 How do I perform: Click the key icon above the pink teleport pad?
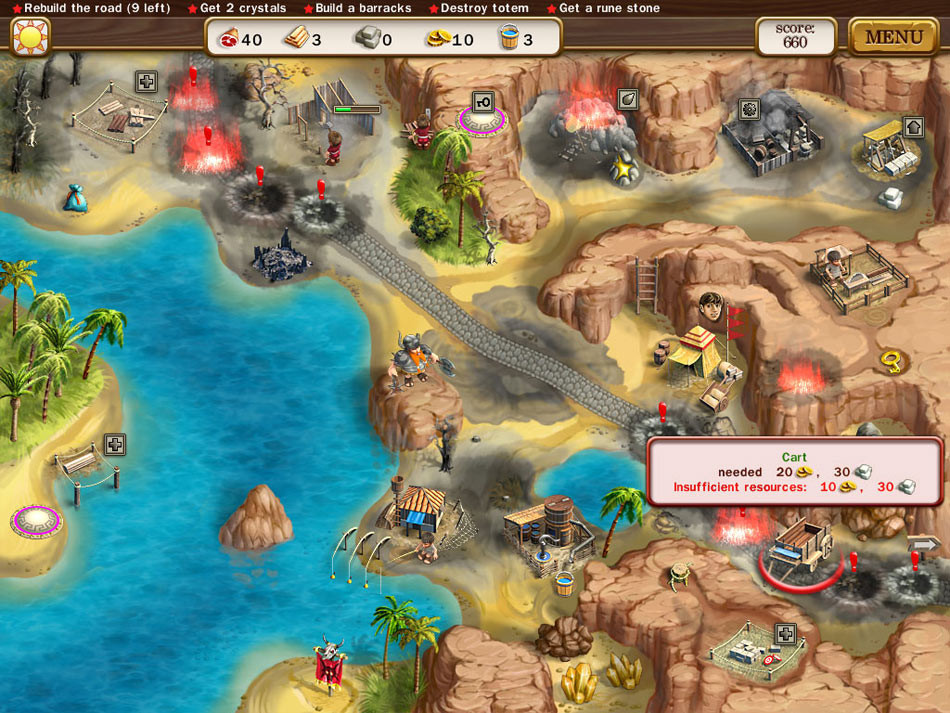pyautogui.click(x=484, y=102)
